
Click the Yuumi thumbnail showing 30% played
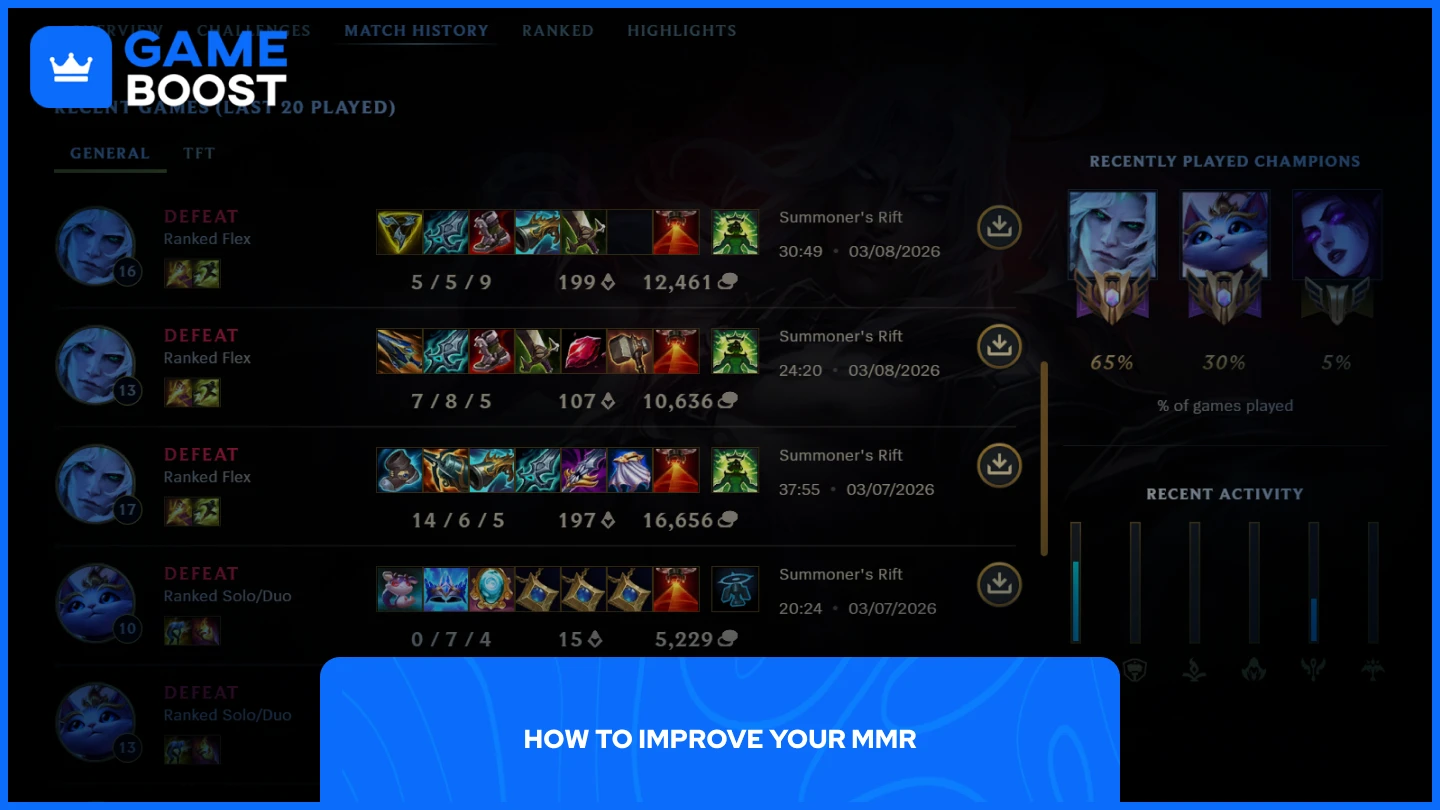click(x=1225, y=234)
